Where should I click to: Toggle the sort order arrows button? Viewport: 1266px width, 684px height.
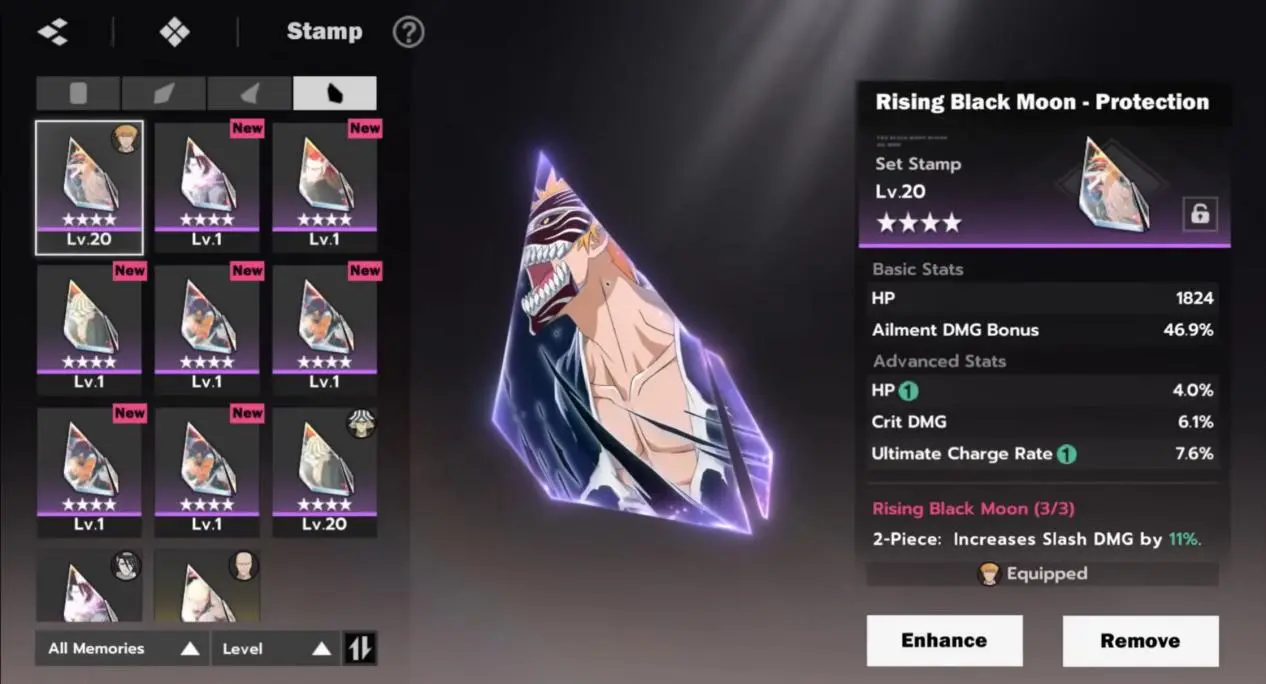pos(359,648)
